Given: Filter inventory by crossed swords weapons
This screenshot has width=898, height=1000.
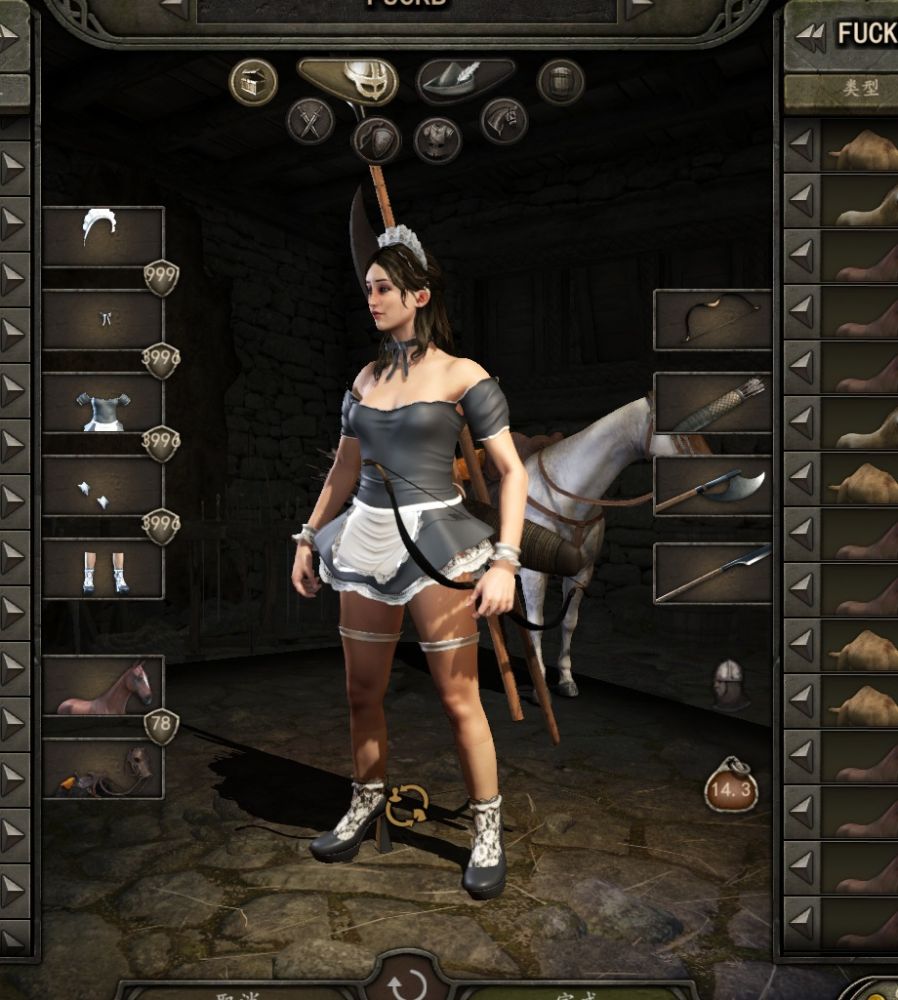Looking at the screenshot, I should tap(310, 121).
